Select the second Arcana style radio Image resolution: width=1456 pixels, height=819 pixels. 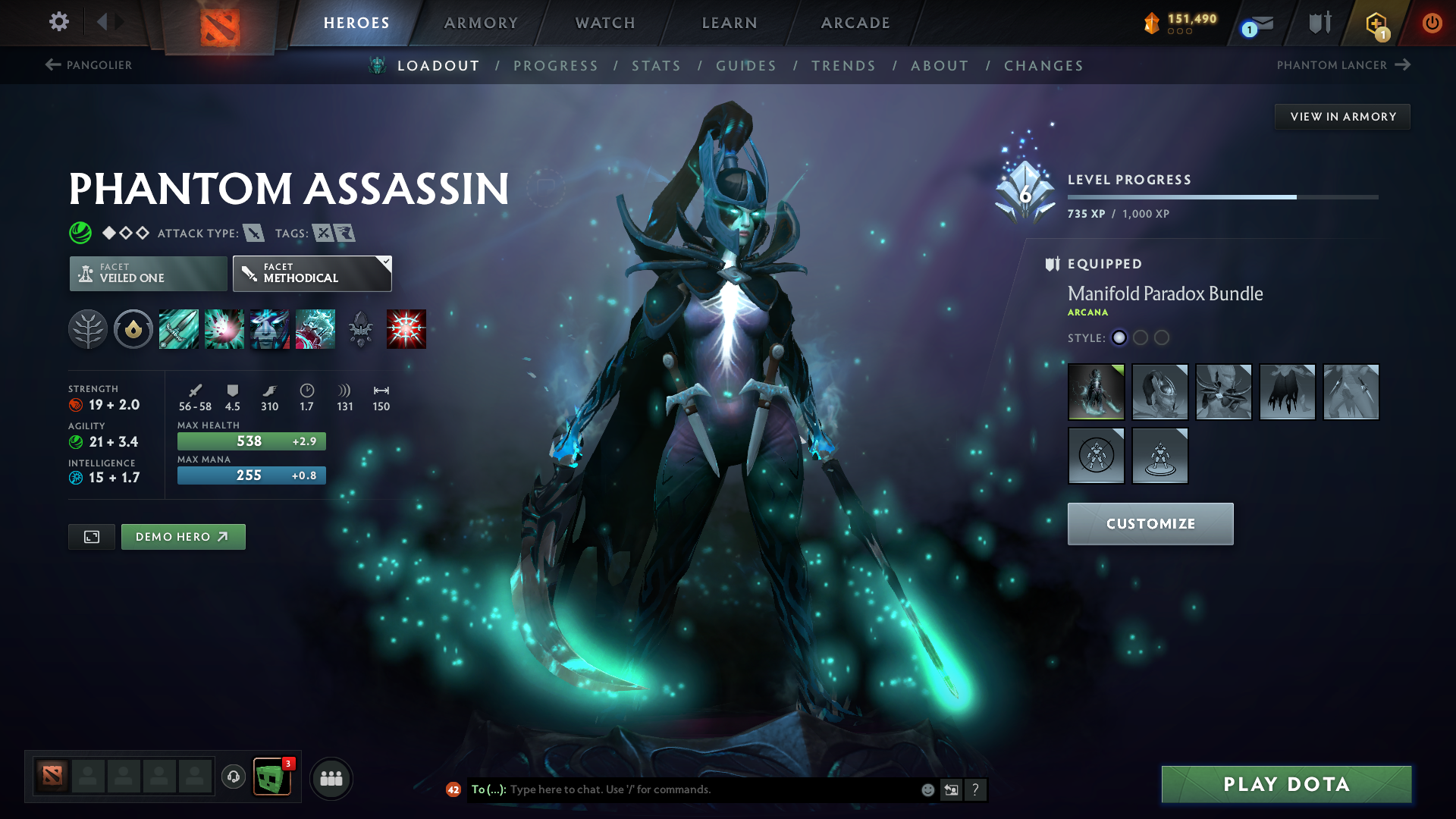pyautogui.click(x=1141, y=338)
